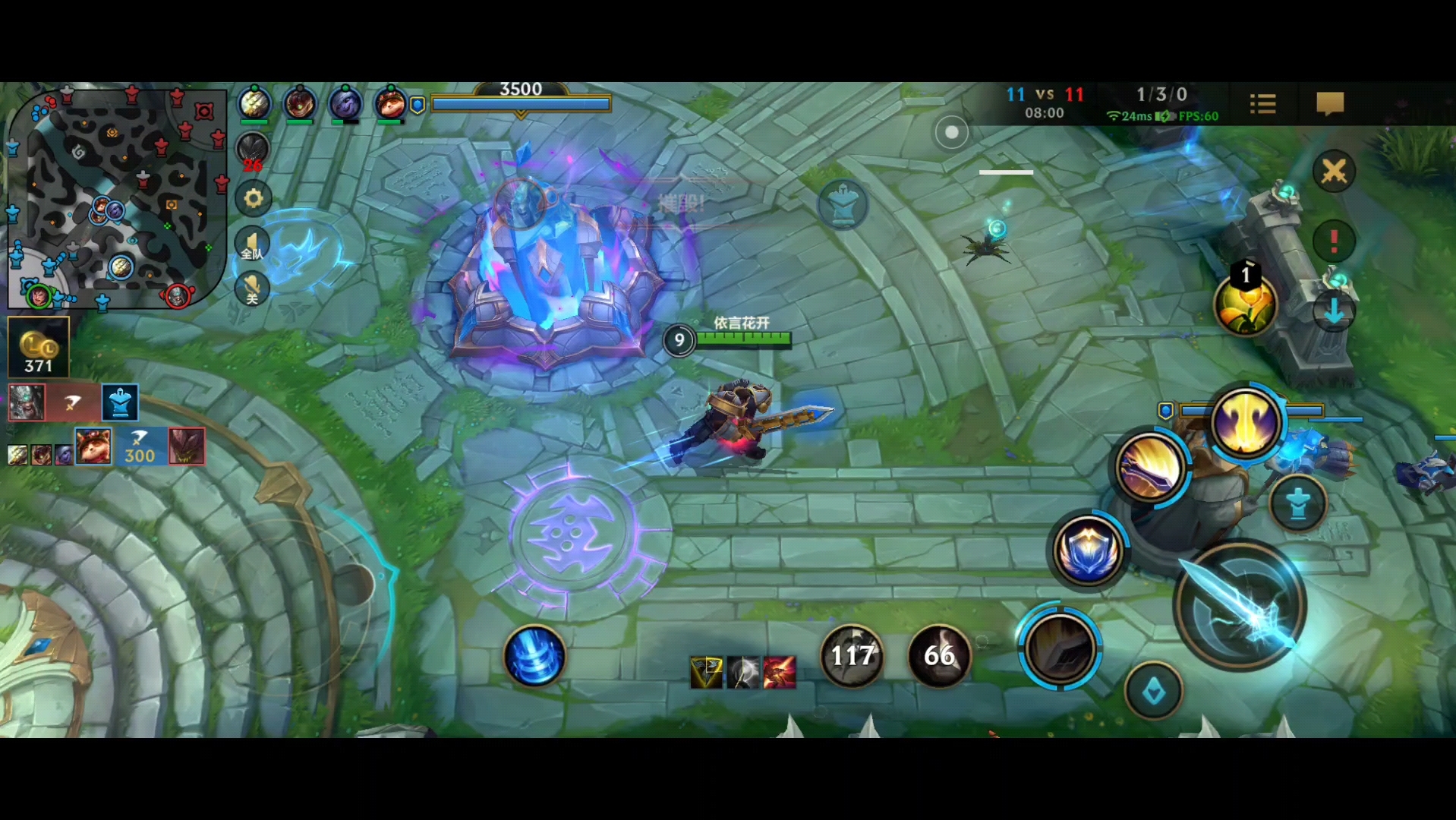Activate the dark stone ability with blue ring
Viewport: 1456px width, 820px height.
[1060, 648]
